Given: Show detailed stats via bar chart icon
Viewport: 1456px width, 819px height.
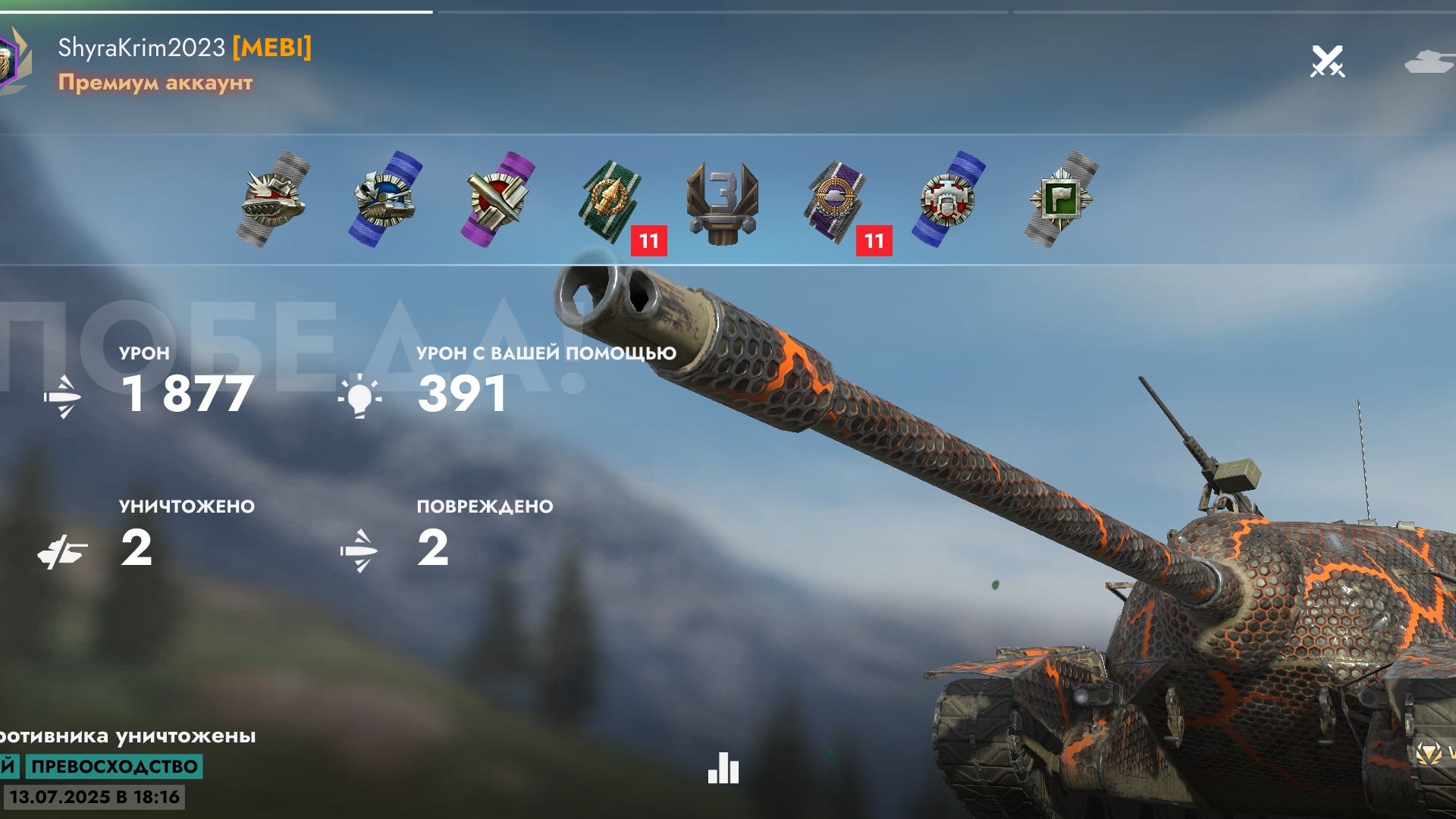Looking at the screenshot, I should pyautogui.click(x=723, y=768).
